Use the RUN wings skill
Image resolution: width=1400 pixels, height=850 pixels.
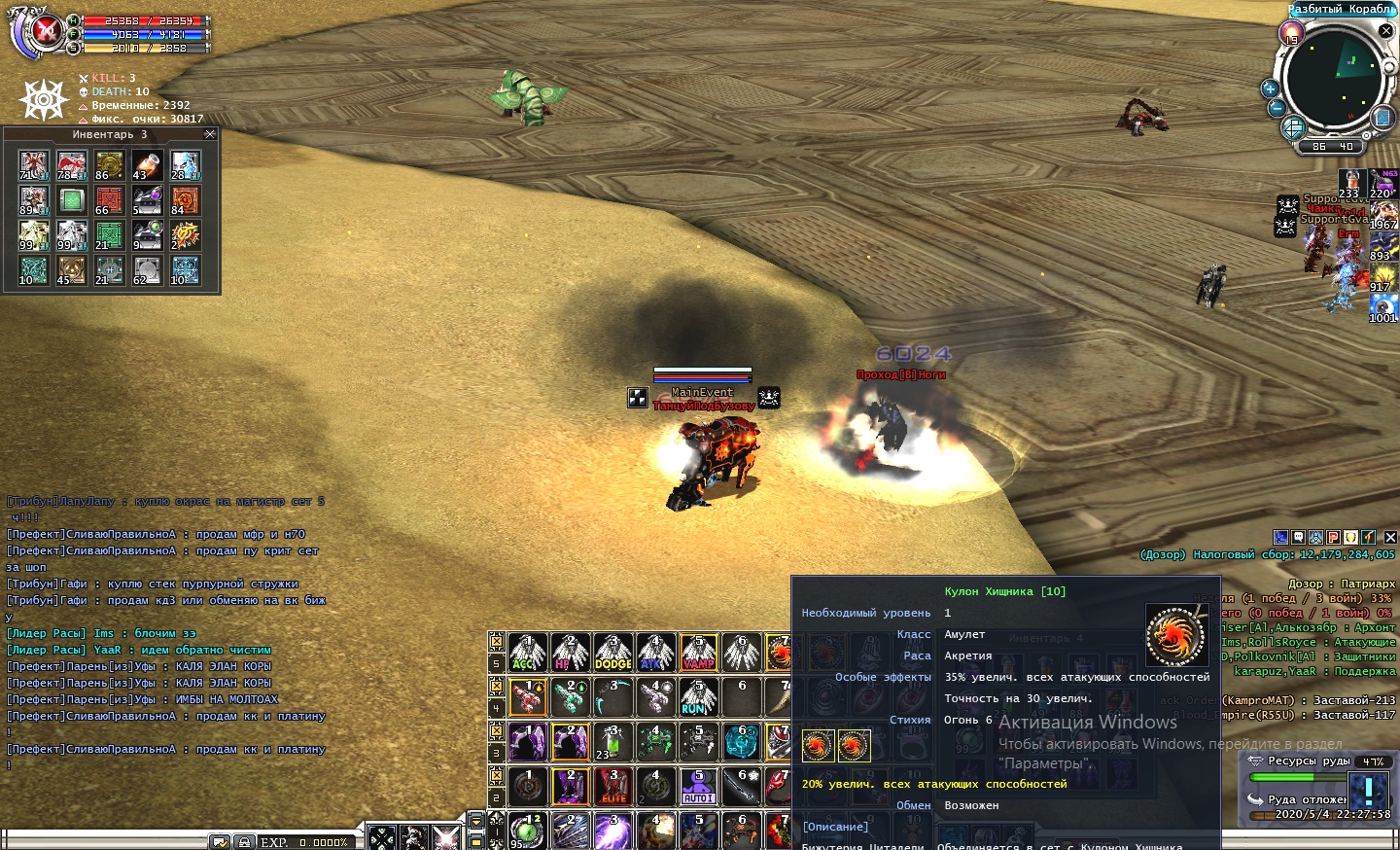point(698,697)
